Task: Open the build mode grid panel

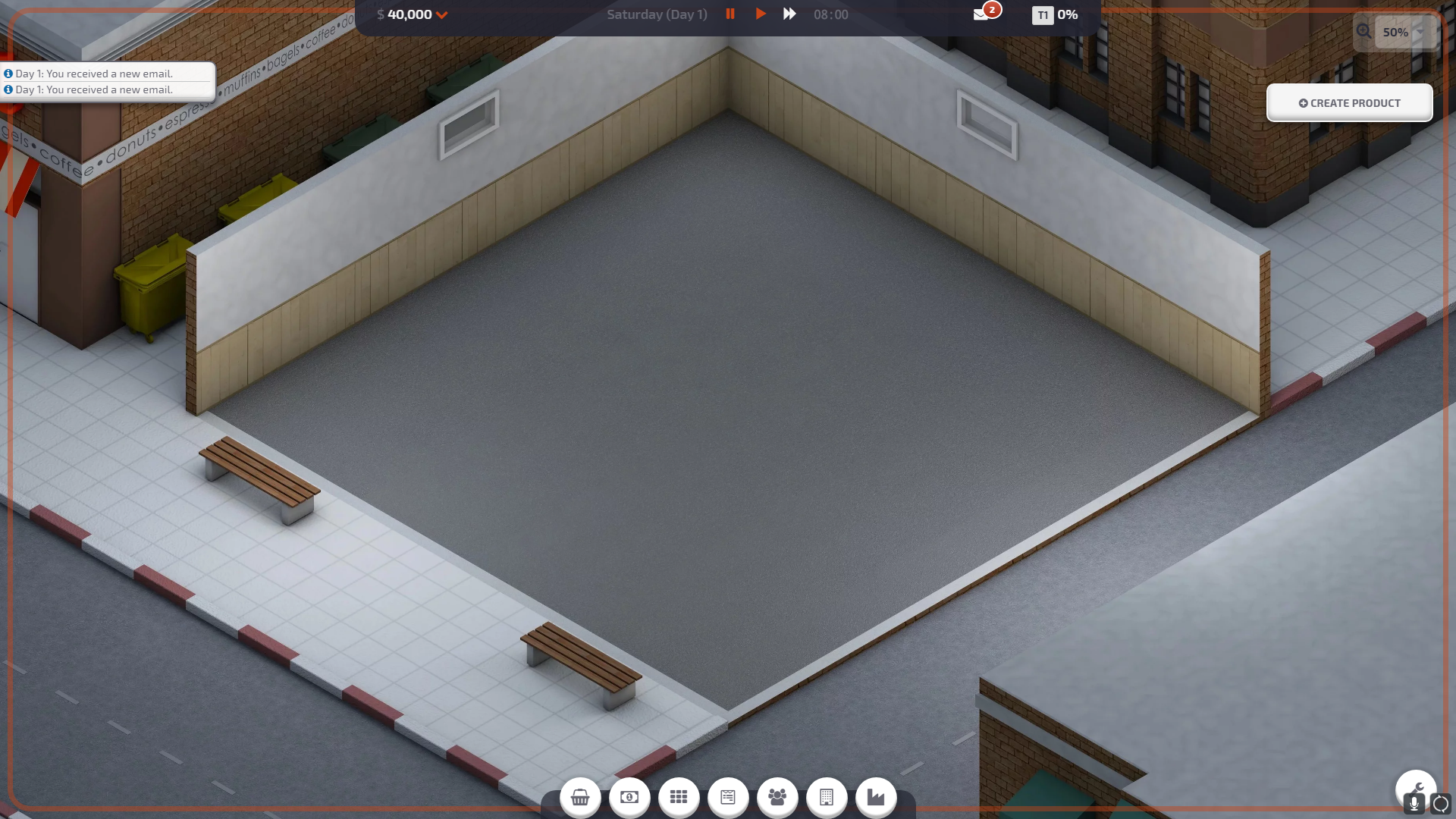Action: (x=679, y=797)
